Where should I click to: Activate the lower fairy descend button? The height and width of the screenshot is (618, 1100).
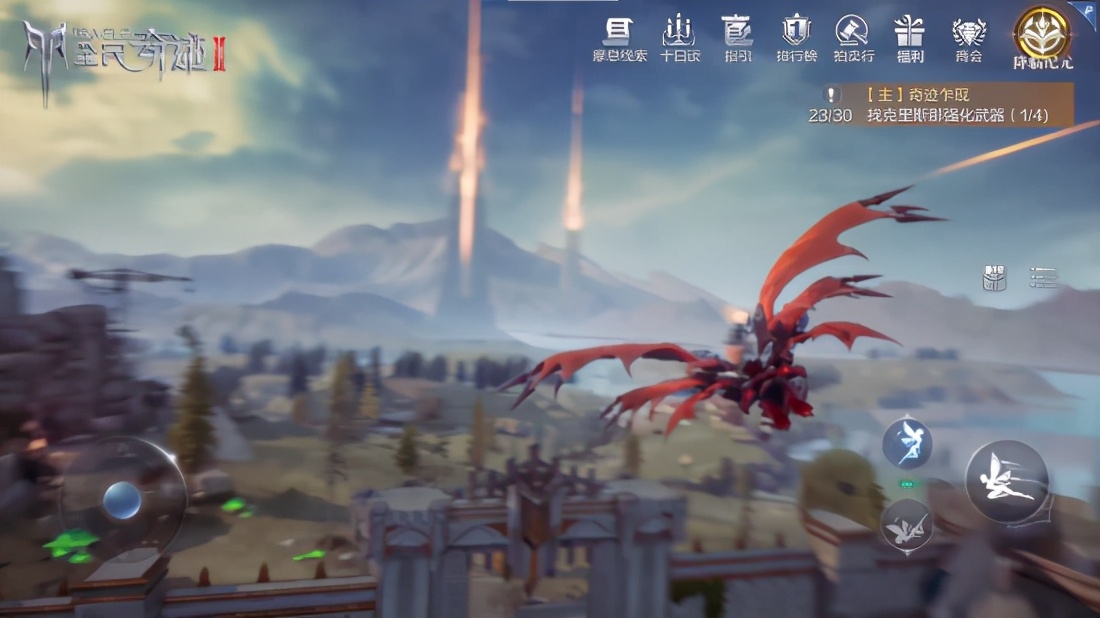point(907,523)
